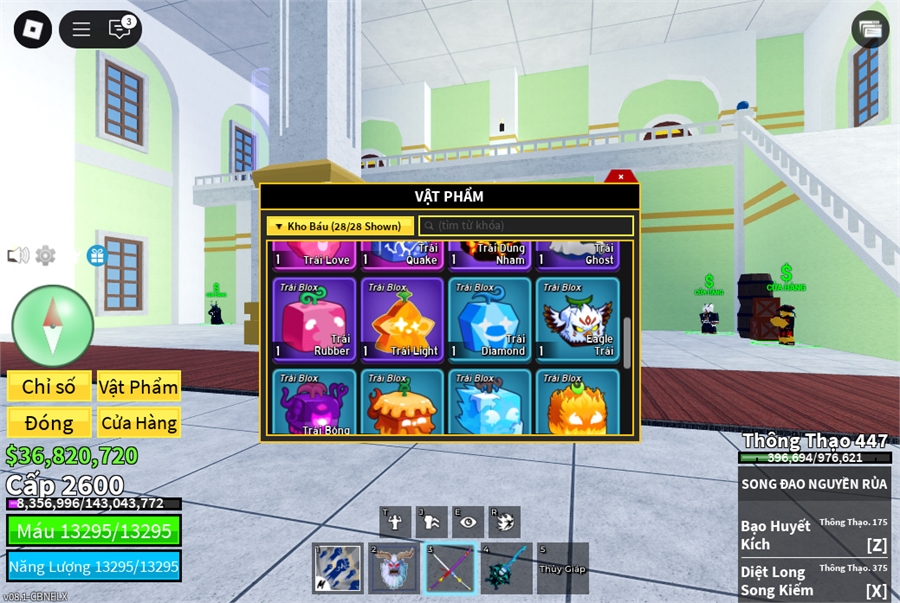900x603 pixels.
Task: Select the crossed dual swords hotbar slot
Action: pos(450,568)
